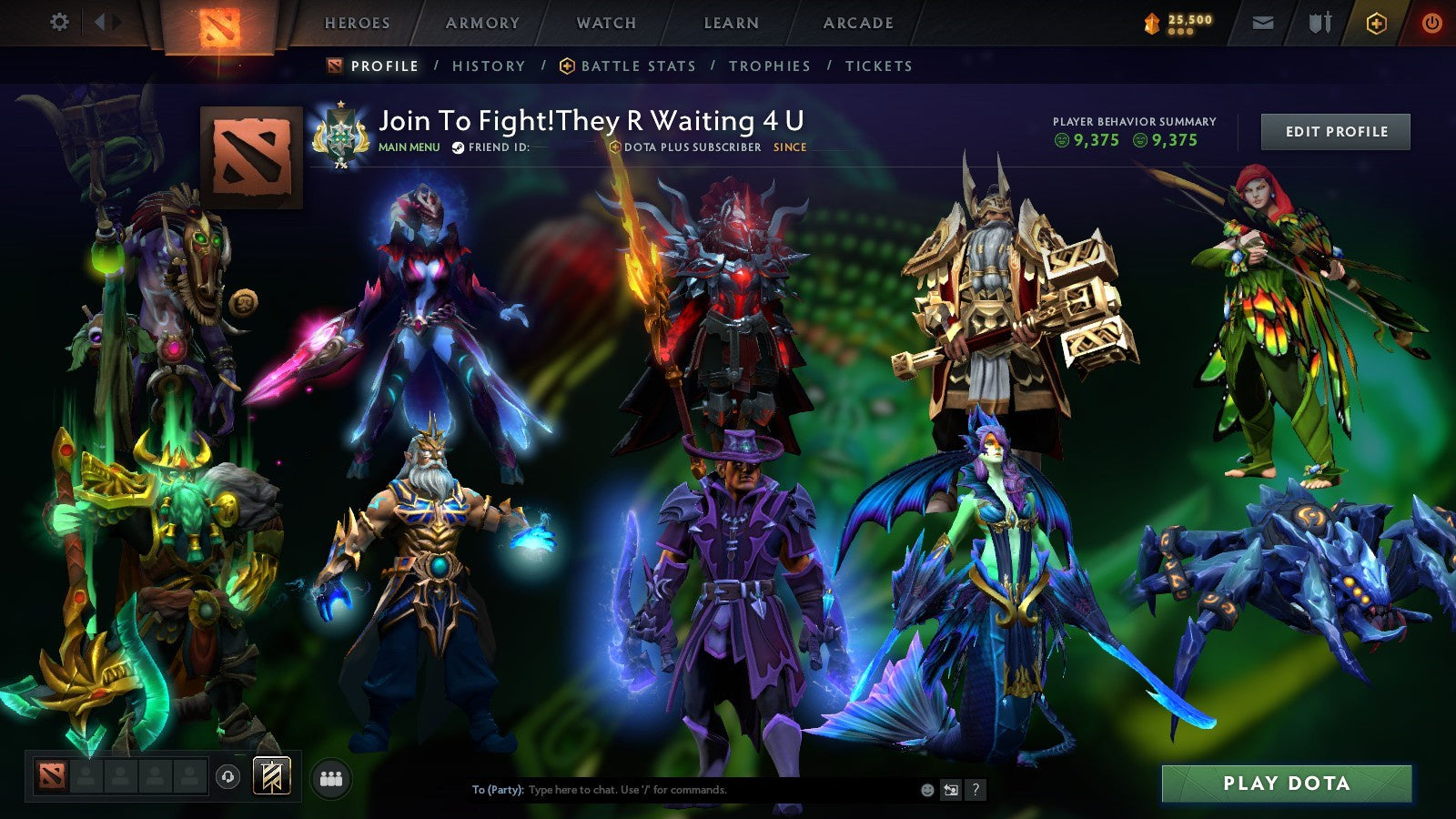Open the friends list people icon
This screenshot has width=1456, height=819.
pyautogui.click(x=332, y=778)
